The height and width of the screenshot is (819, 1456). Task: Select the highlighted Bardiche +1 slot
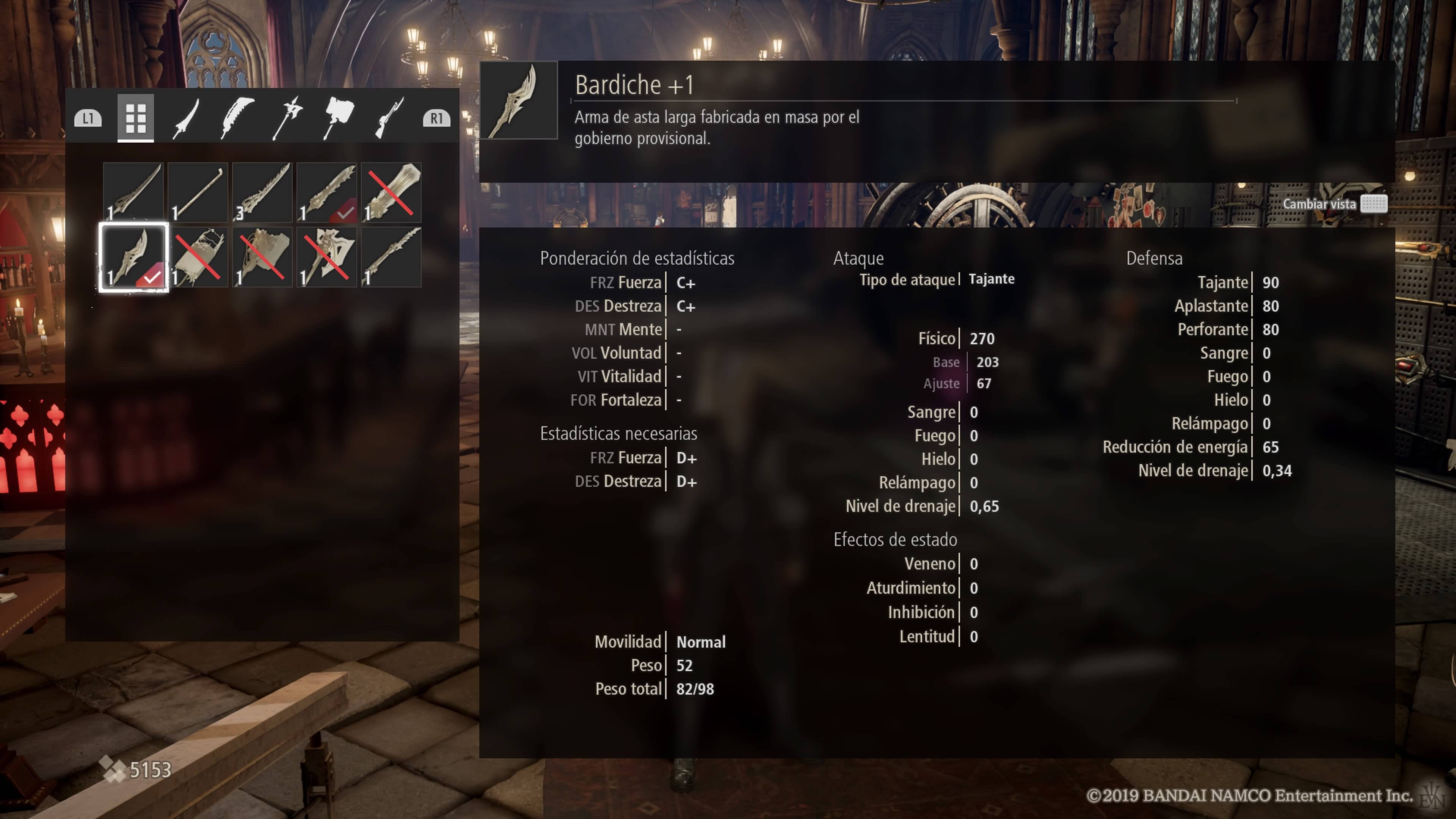133,257
